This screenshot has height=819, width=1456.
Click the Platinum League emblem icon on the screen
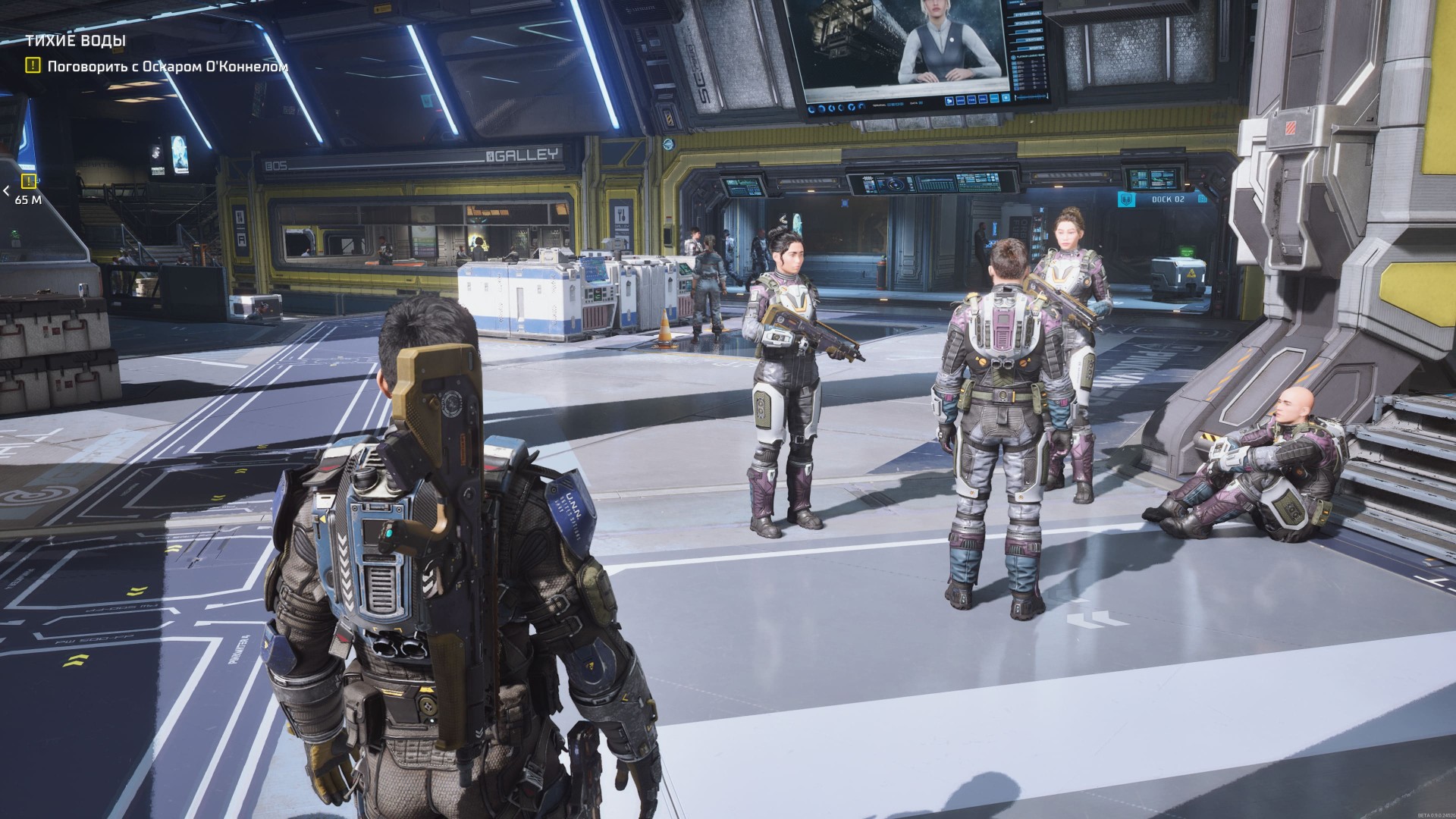tap(1013, 57)
